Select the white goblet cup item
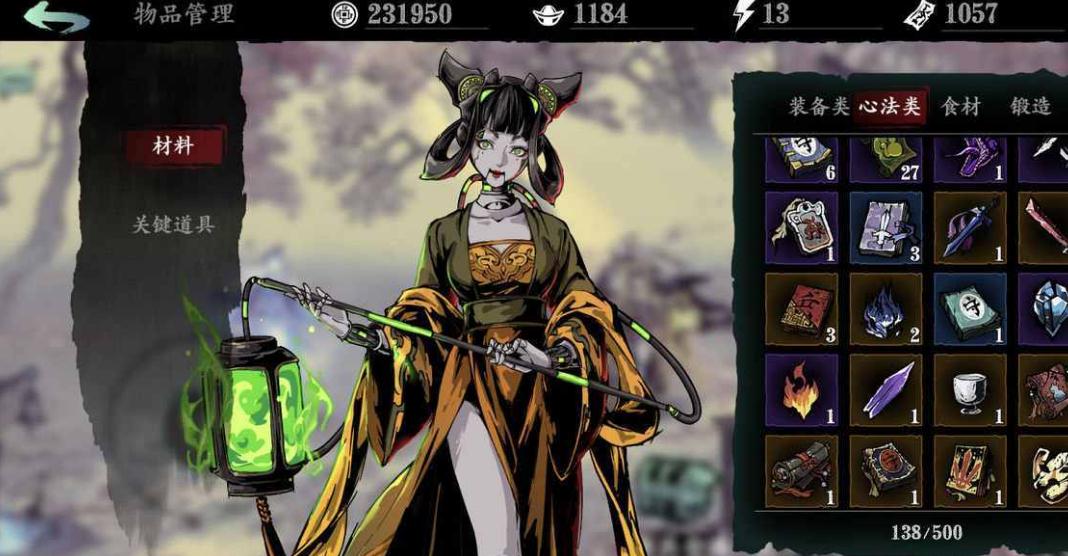 coord(970,389)
